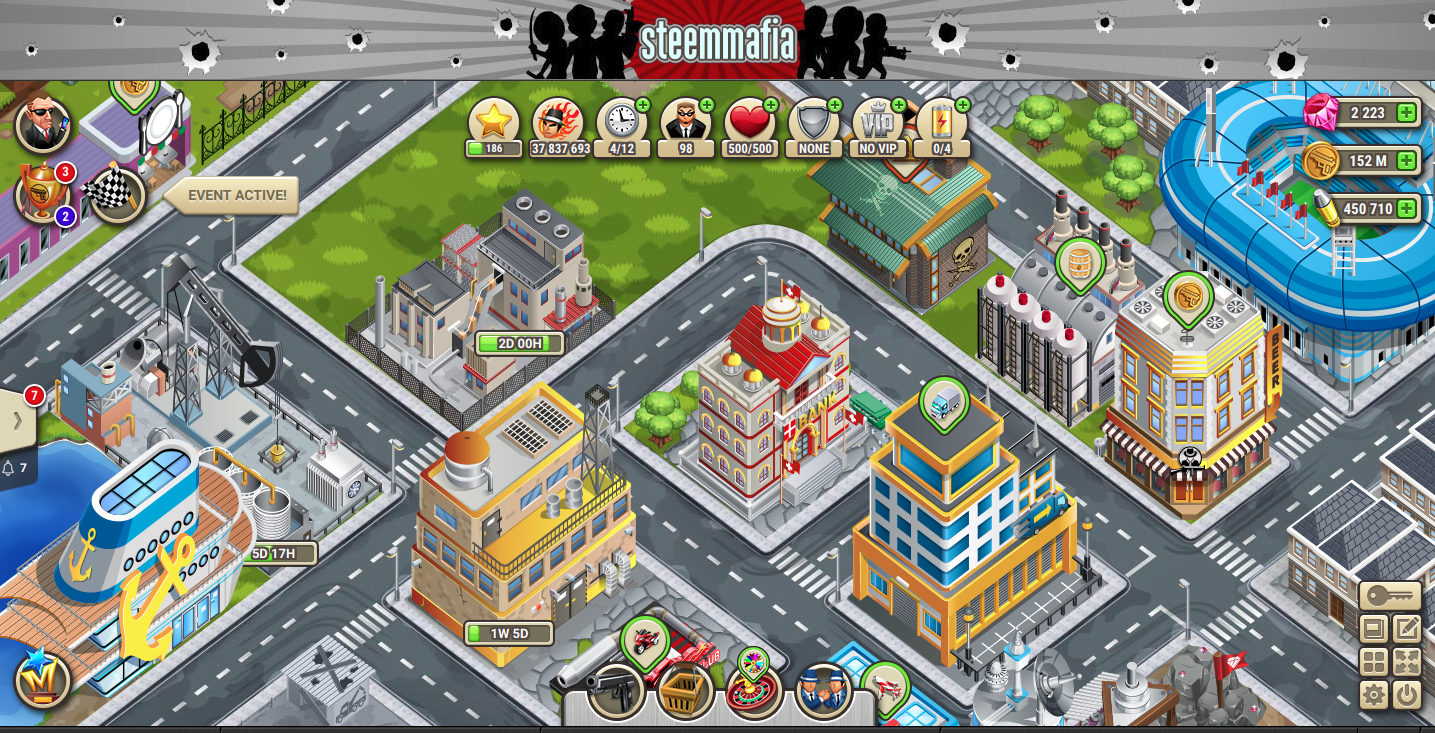This screenshot has width=1435, height=733.
Task: Open the gear settings
Action: point(1374,694)
